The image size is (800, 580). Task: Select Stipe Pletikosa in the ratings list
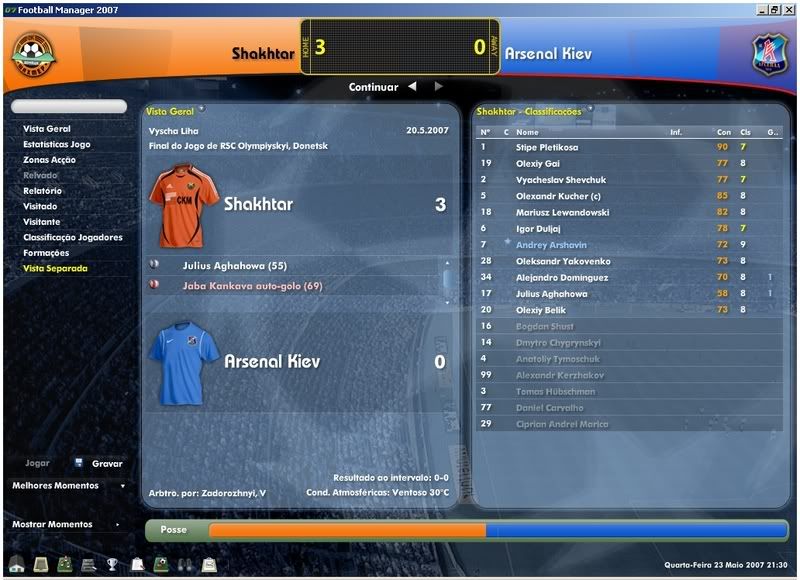click(x=546, y=147)
